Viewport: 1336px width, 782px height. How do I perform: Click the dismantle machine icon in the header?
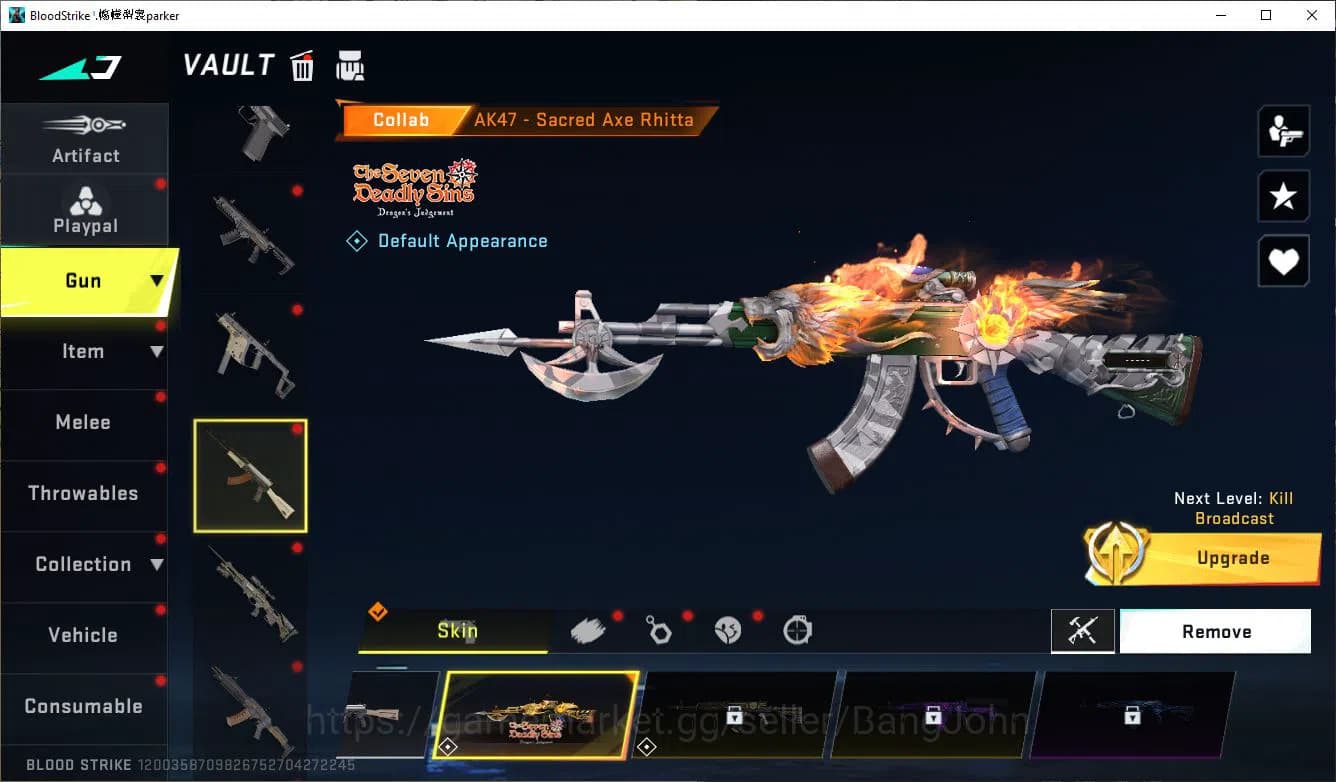(x=351, y=66)
